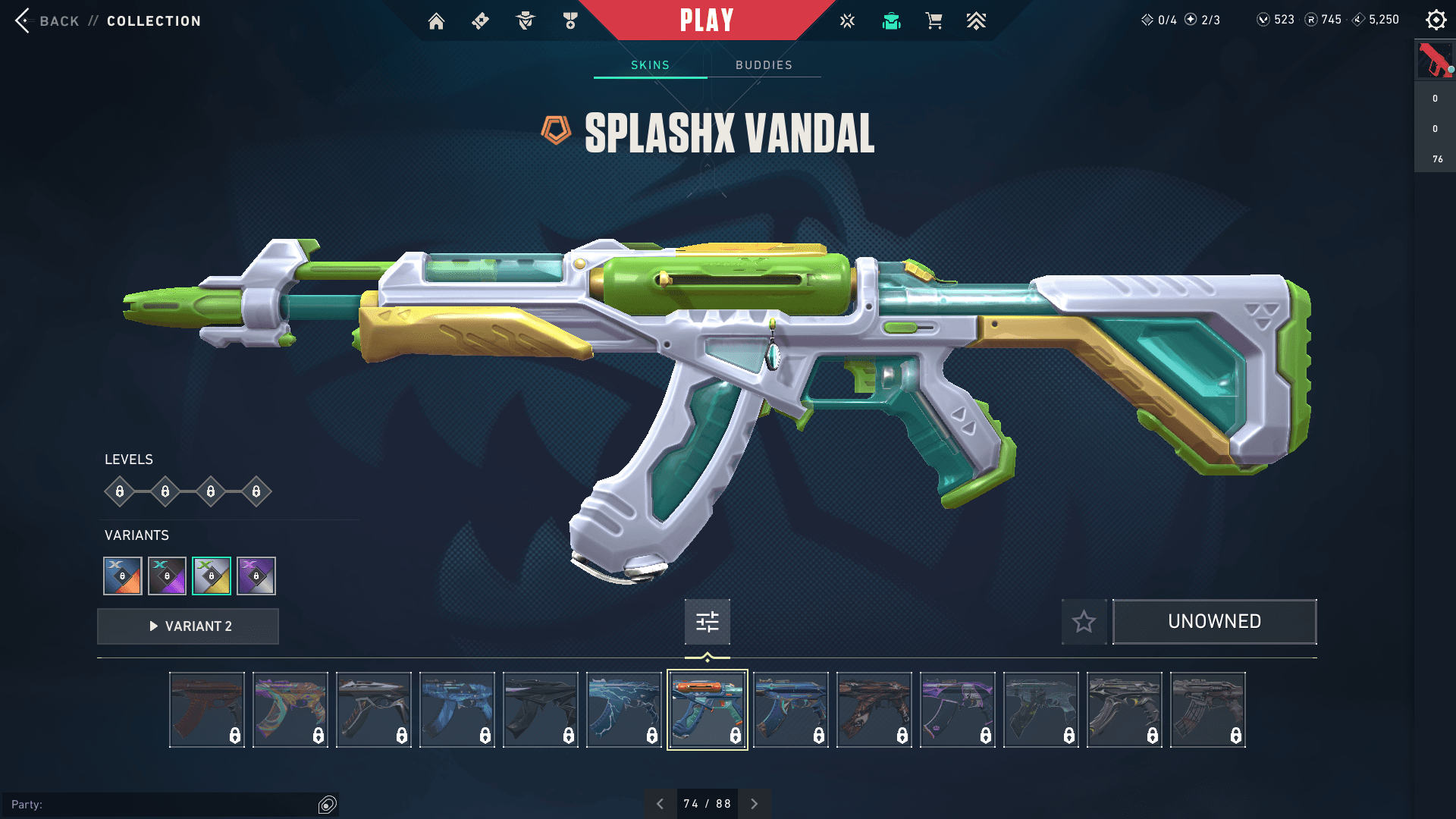The width and height of the screenshot is (1456, 819).
Task: Open the Store shopping cart icon
Action: pos(934,20)
